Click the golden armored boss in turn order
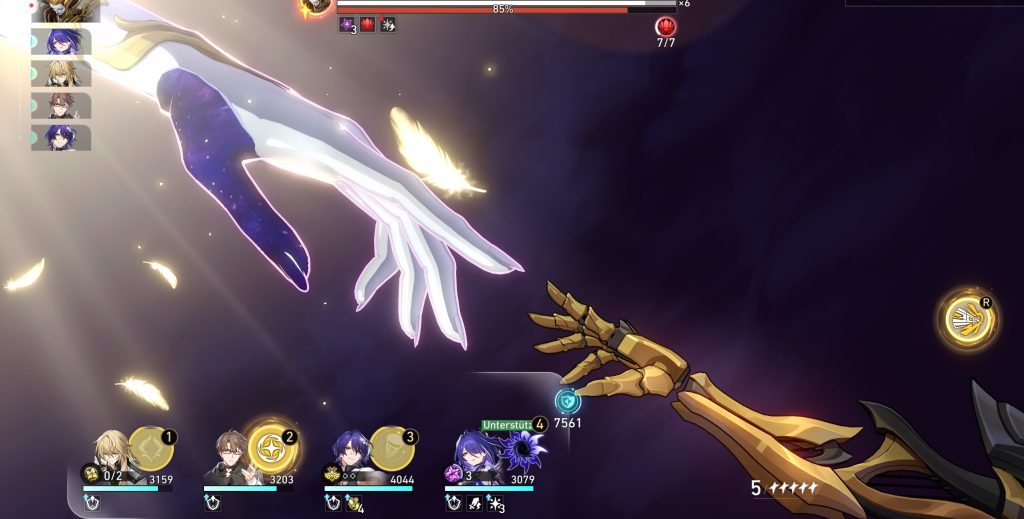The width and height of the screenshot is (1024, 519). click(x=66, y=10)
